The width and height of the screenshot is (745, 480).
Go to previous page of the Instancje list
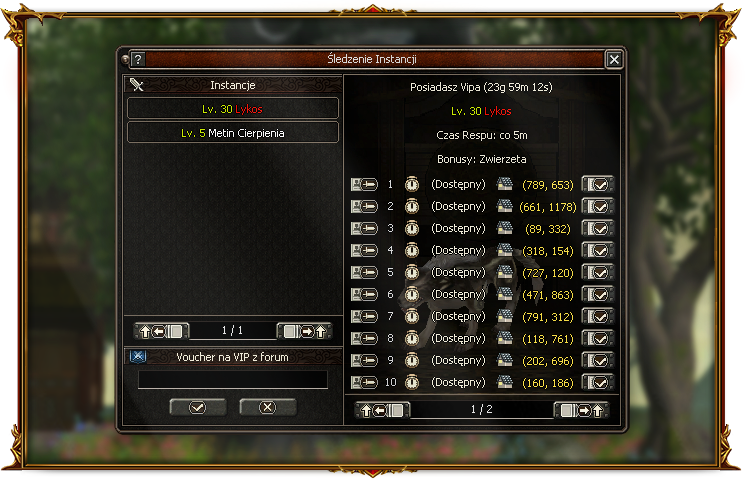161,331
